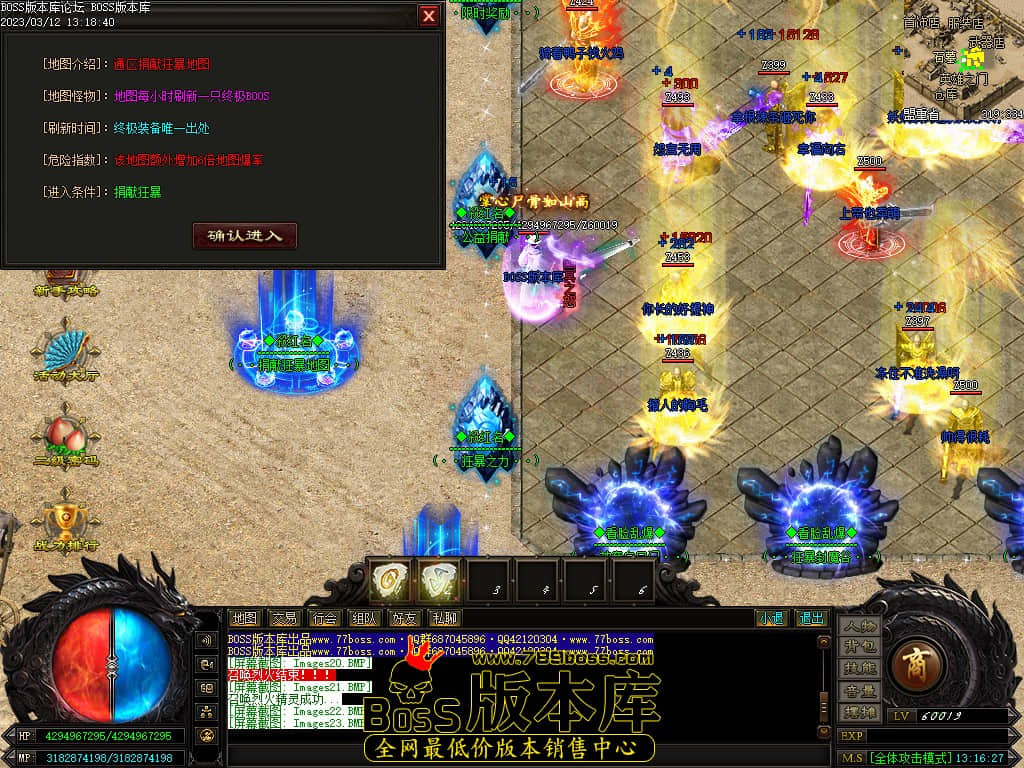Close the map info dialog
Viewport: 1024px width, 768px height.
(x=429, y=16)
